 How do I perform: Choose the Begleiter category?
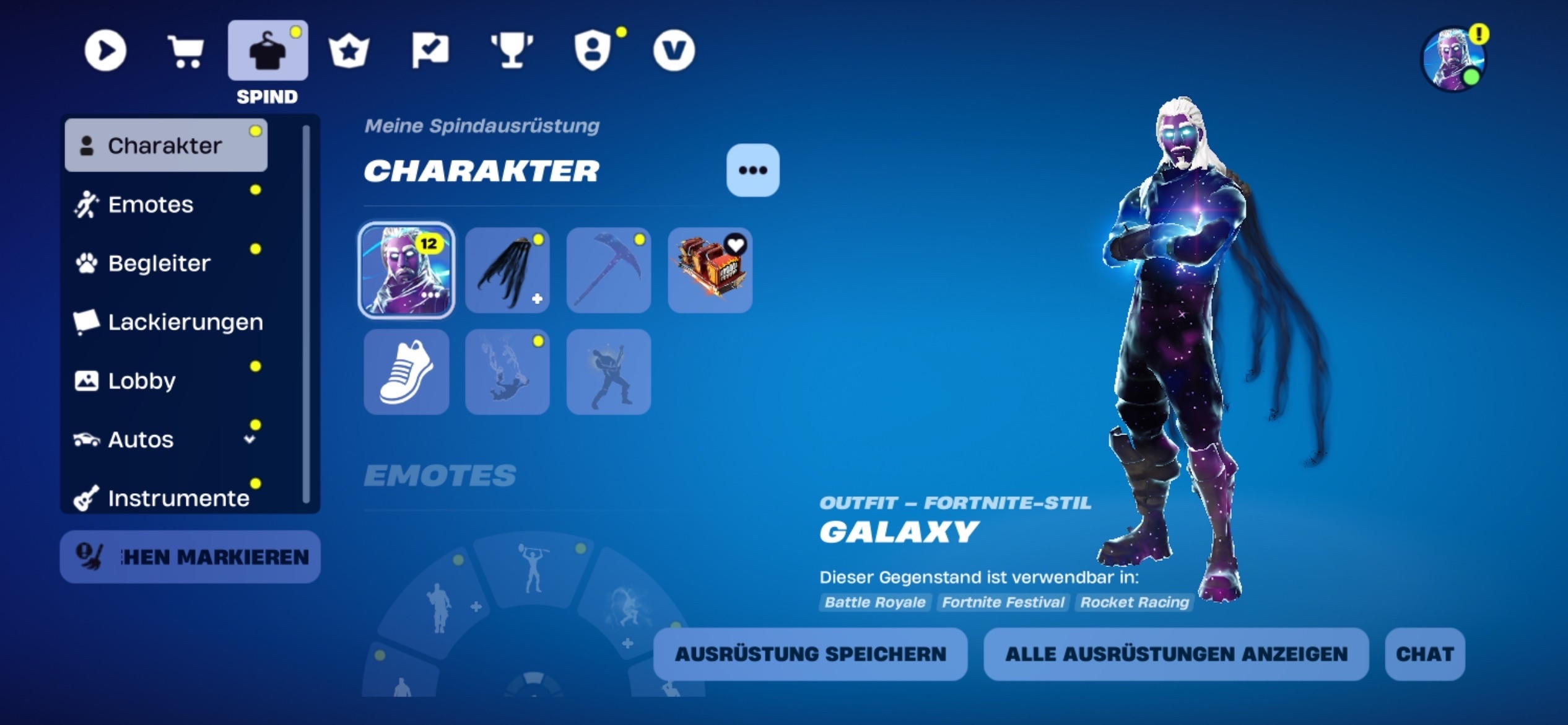159,263
